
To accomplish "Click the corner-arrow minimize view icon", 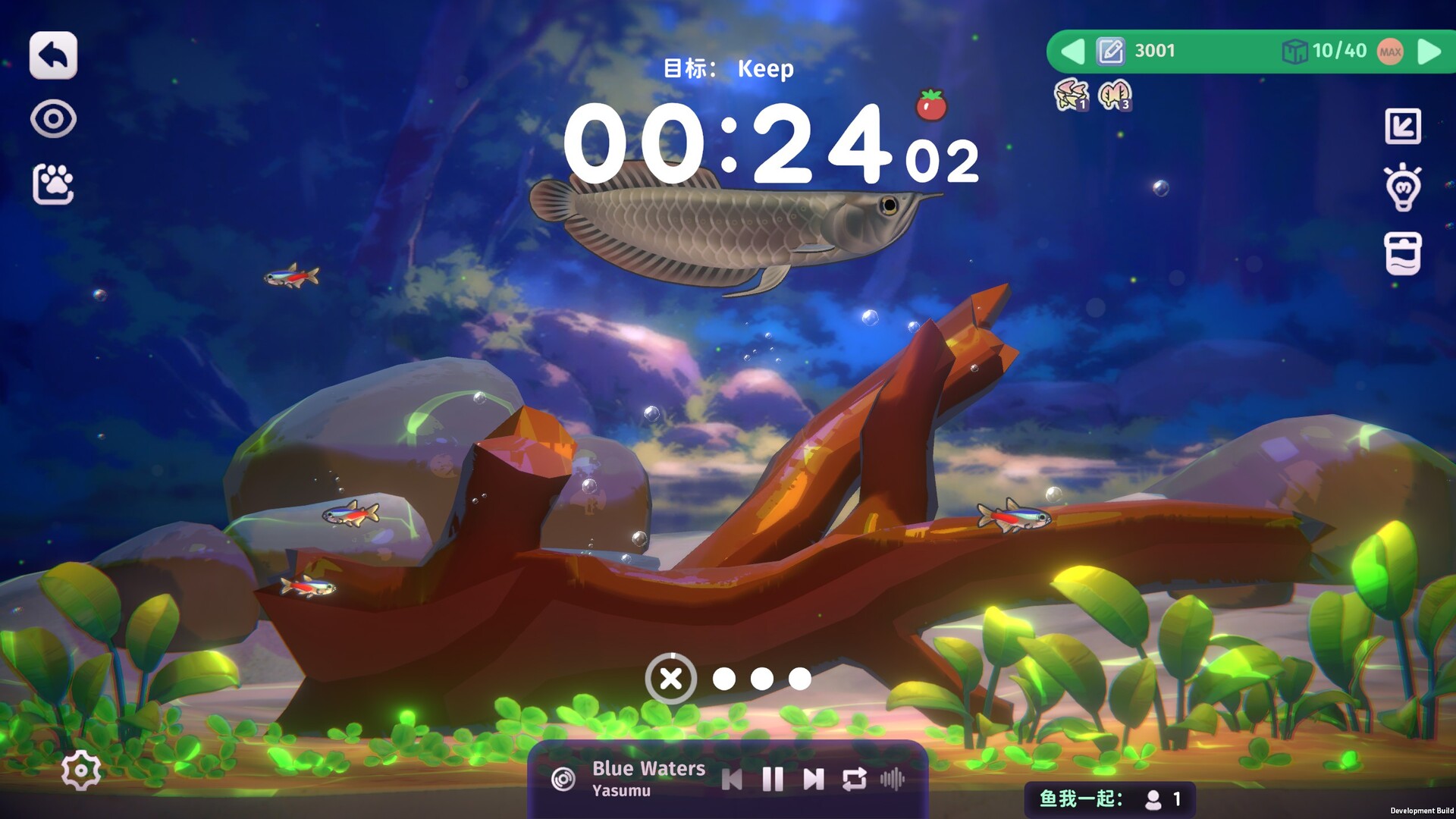I will click(1404, 125).
